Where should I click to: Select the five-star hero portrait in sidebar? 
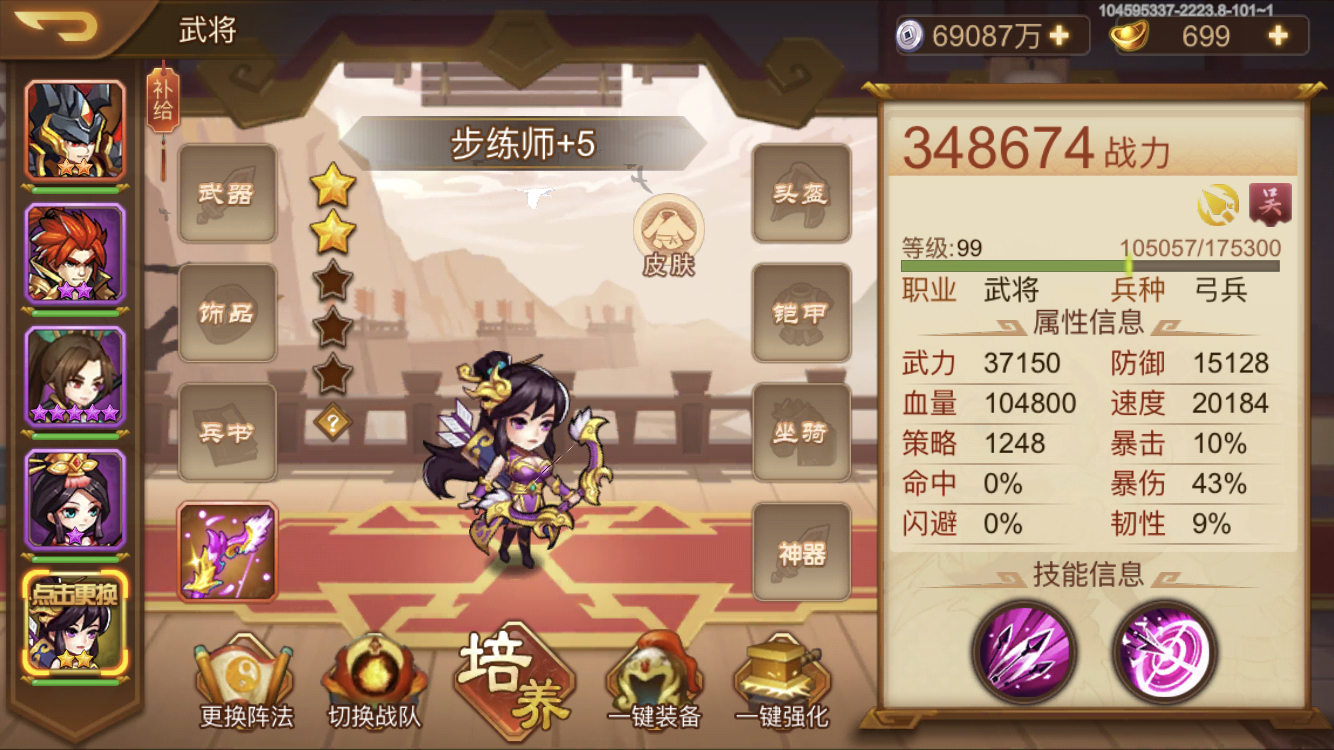pos(75,379)
